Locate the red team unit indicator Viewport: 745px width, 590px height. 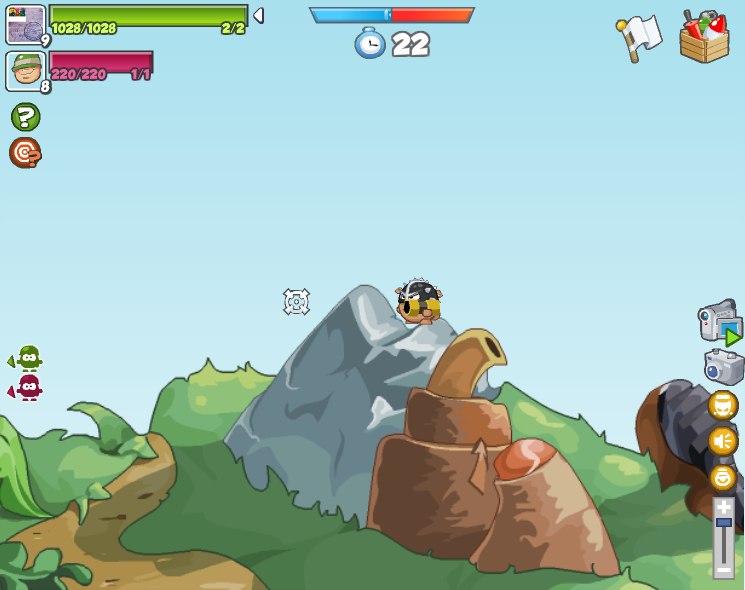click(28, 388)
